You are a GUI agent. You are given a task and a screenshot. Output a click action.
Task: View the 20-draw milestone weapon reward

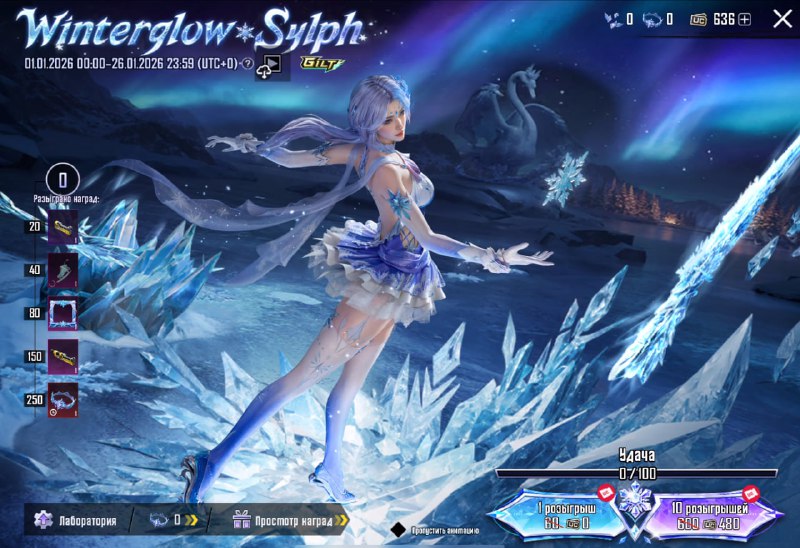pyautogui.click(x=63, y=228)
